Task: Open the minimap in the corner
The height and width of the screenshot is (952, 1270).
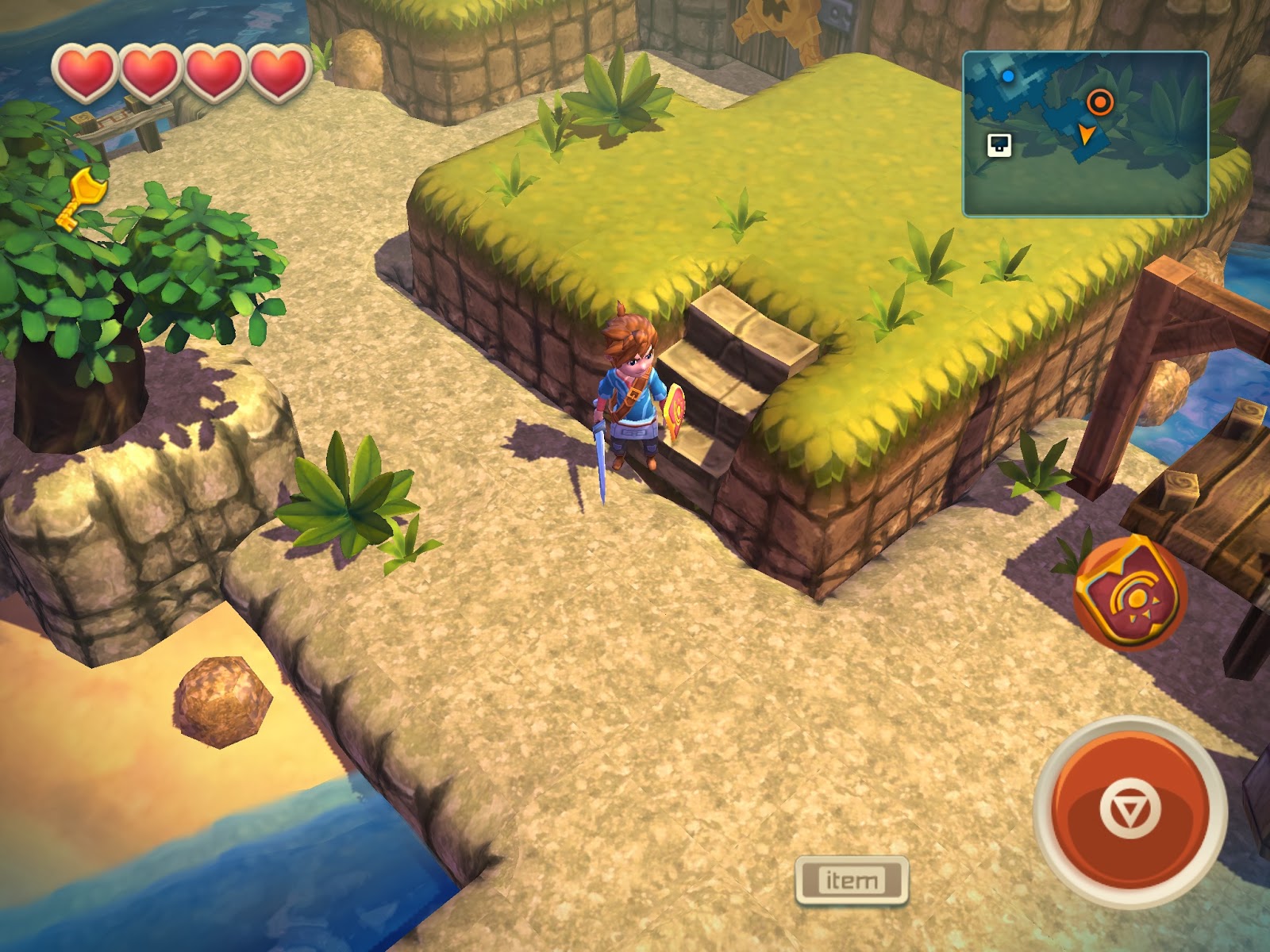Action: coord(1085,134)
